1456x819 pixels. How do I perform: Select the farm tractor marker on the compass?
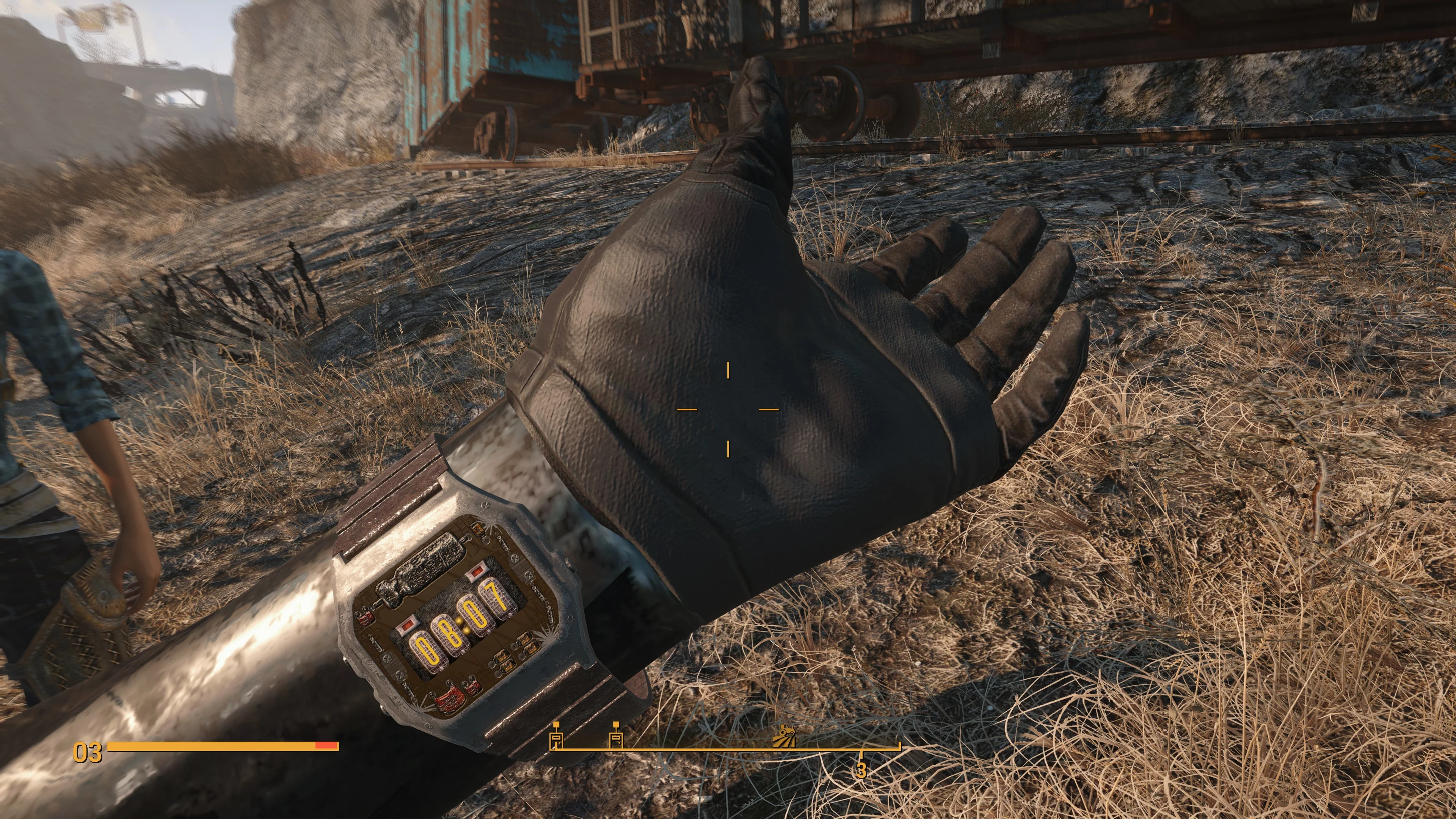click(784, 736)
